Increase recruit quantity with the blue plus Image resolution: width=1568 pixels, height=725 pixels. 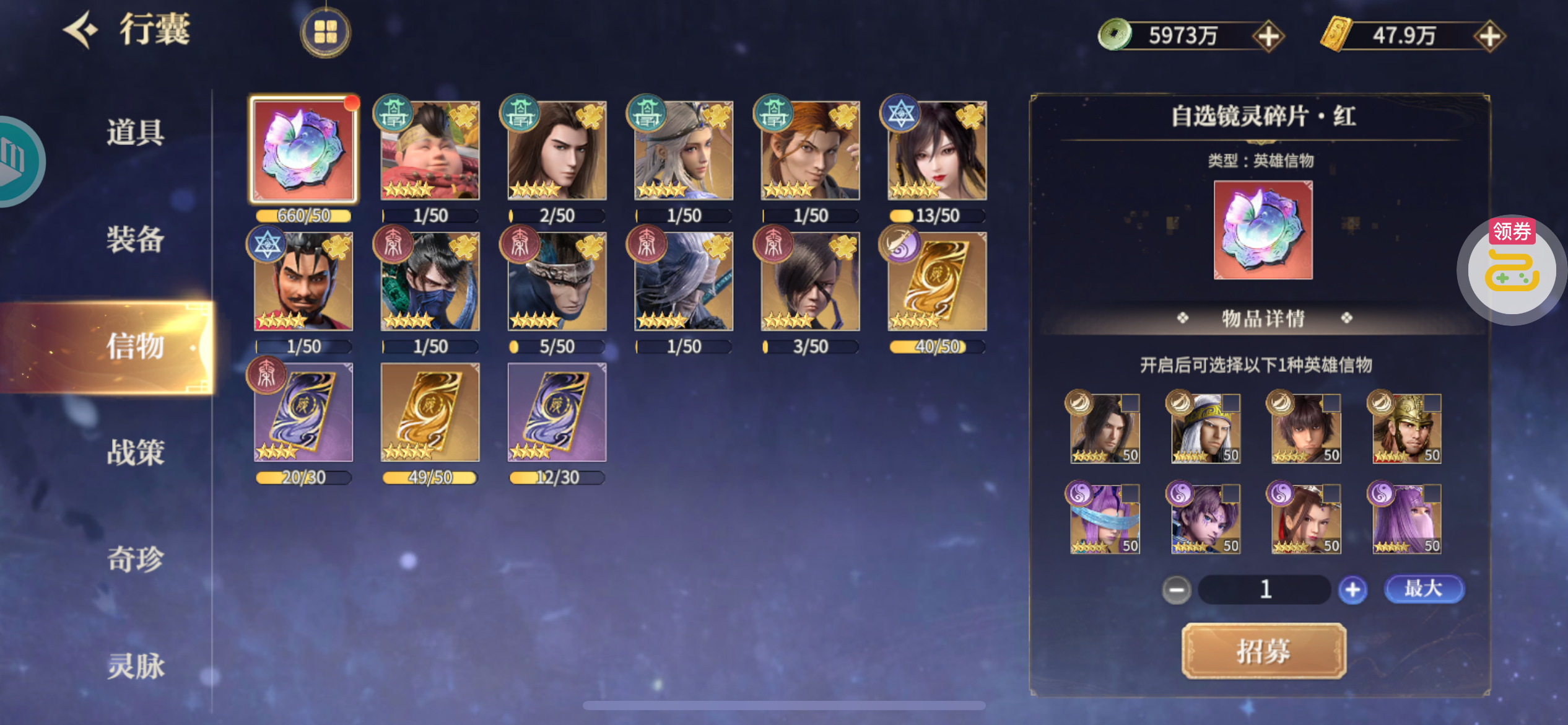[x=1352, y=589]
